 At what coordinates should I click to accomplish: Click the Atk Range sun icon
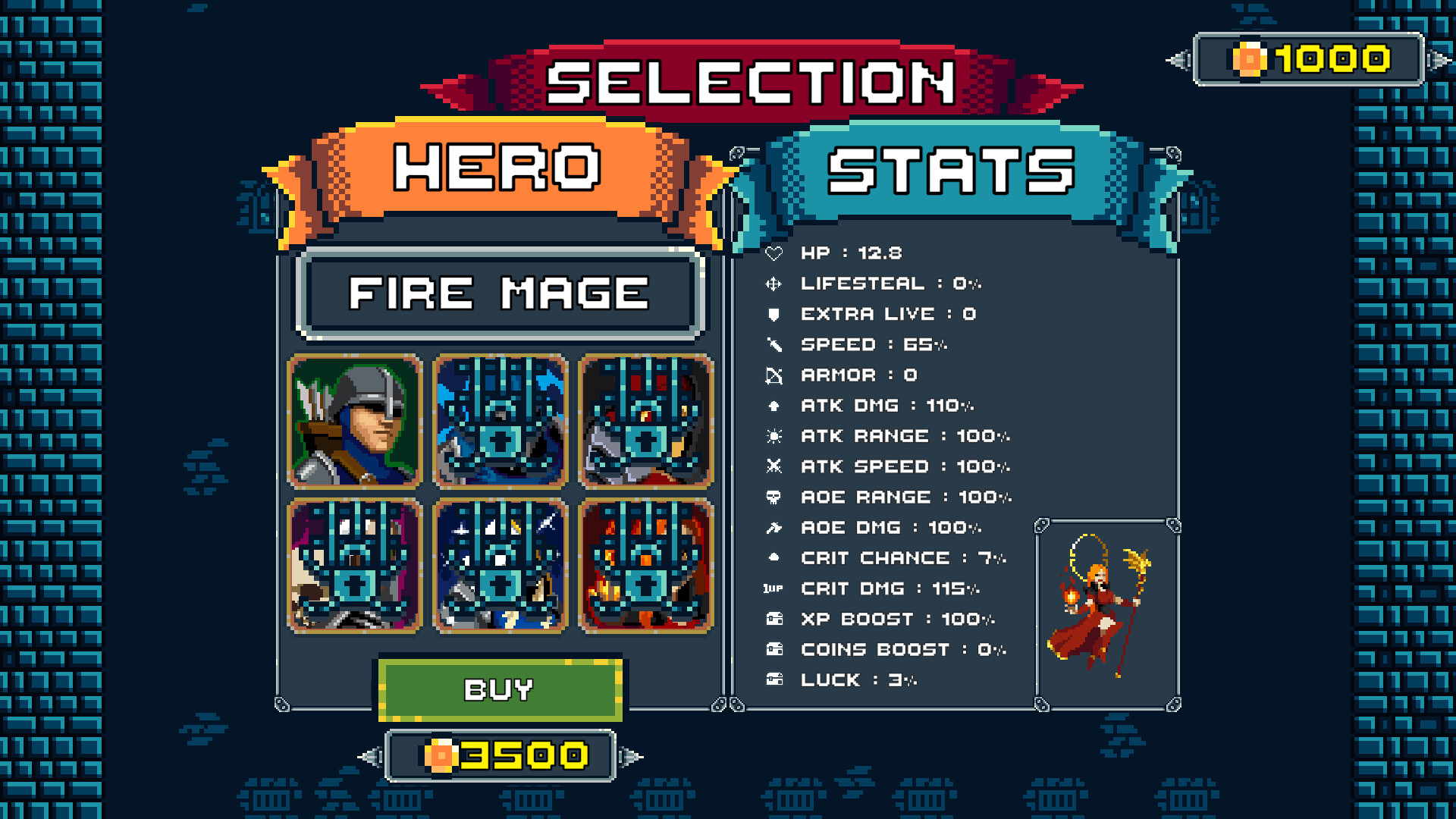(775, 436)
